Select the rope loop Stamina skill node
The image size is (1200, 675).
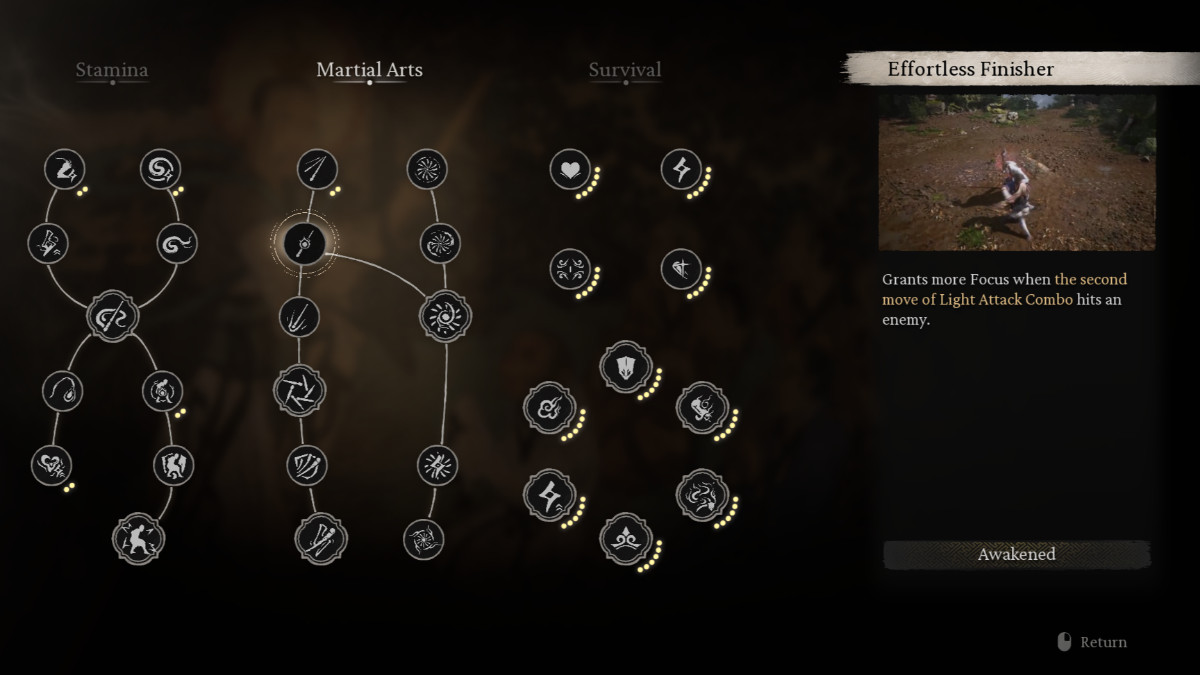[62, 390]
